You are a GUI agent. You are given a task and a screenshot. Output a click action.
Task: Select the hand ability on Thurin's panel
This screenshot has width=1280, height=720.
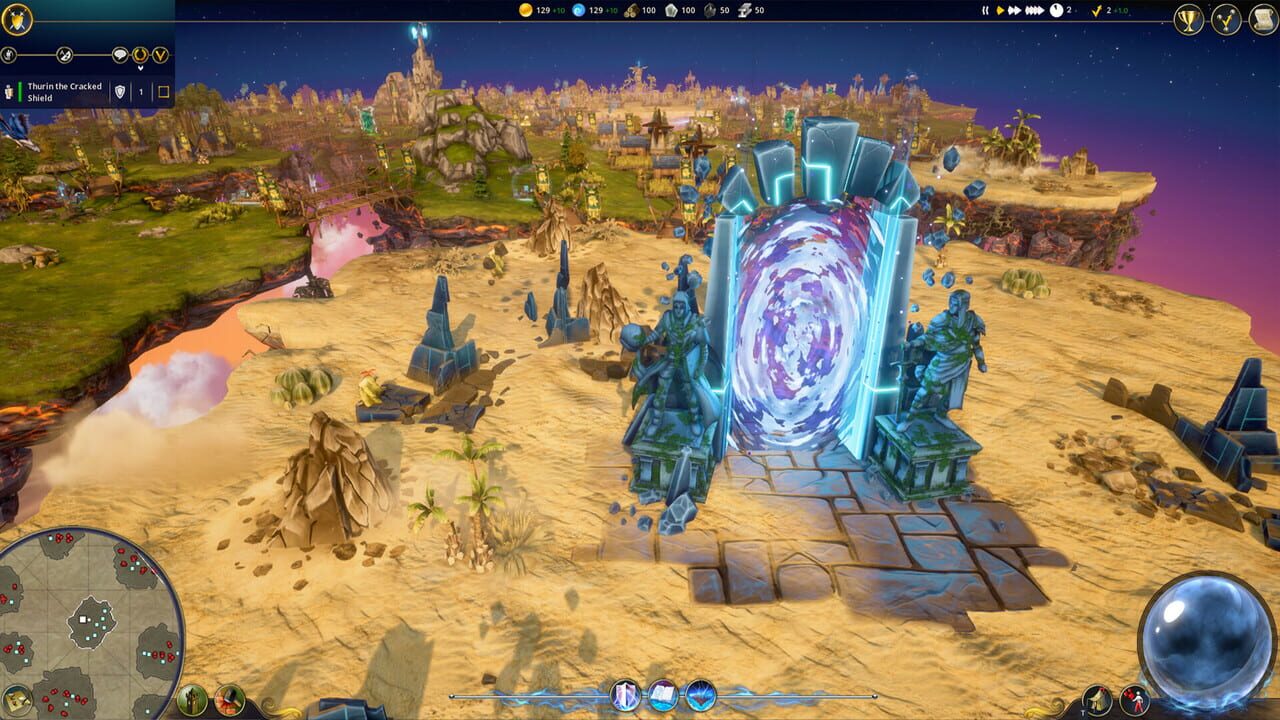9,55
